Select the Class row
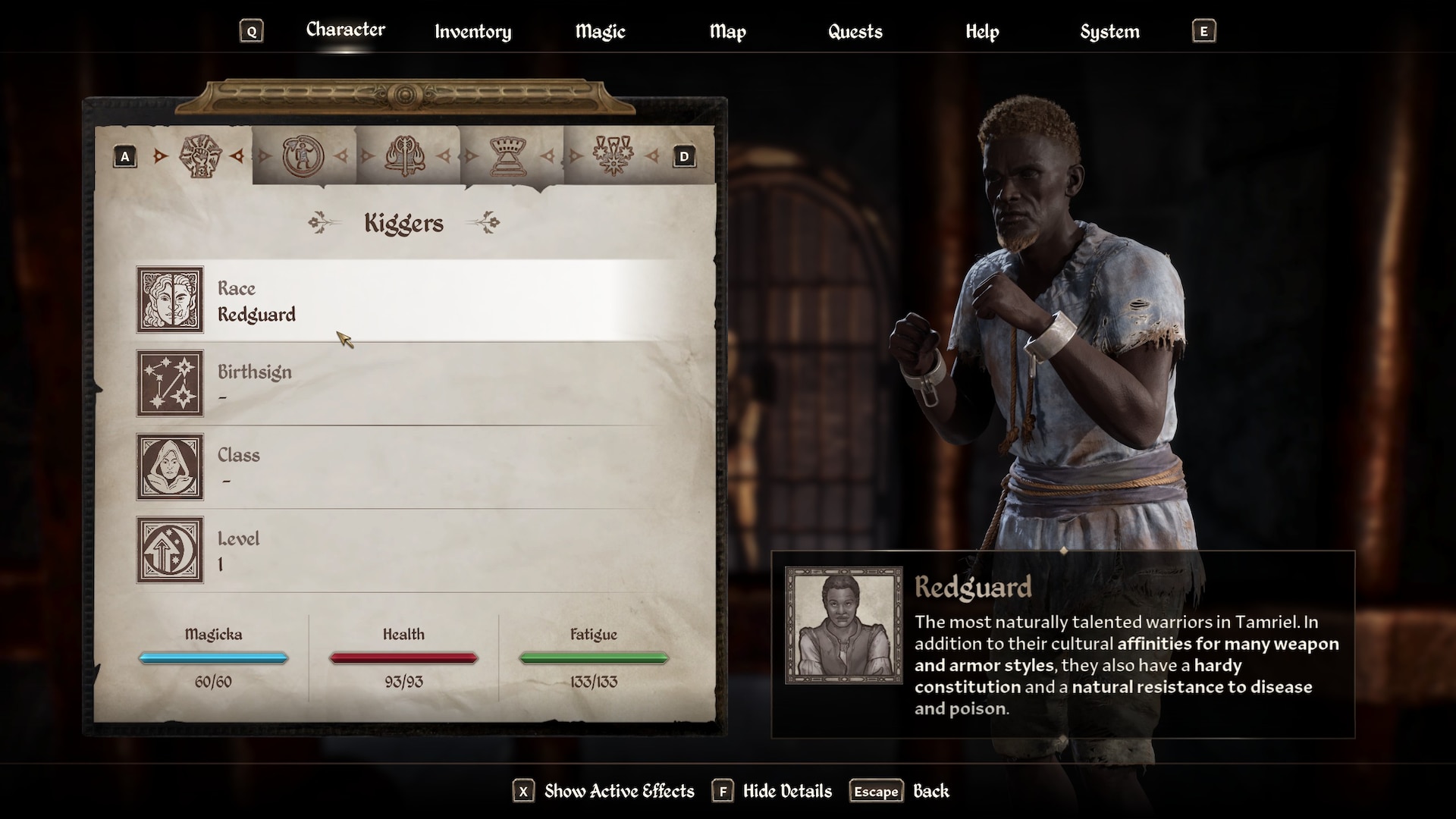Viewport: 1456px width, 819px height. coord(409,467)
